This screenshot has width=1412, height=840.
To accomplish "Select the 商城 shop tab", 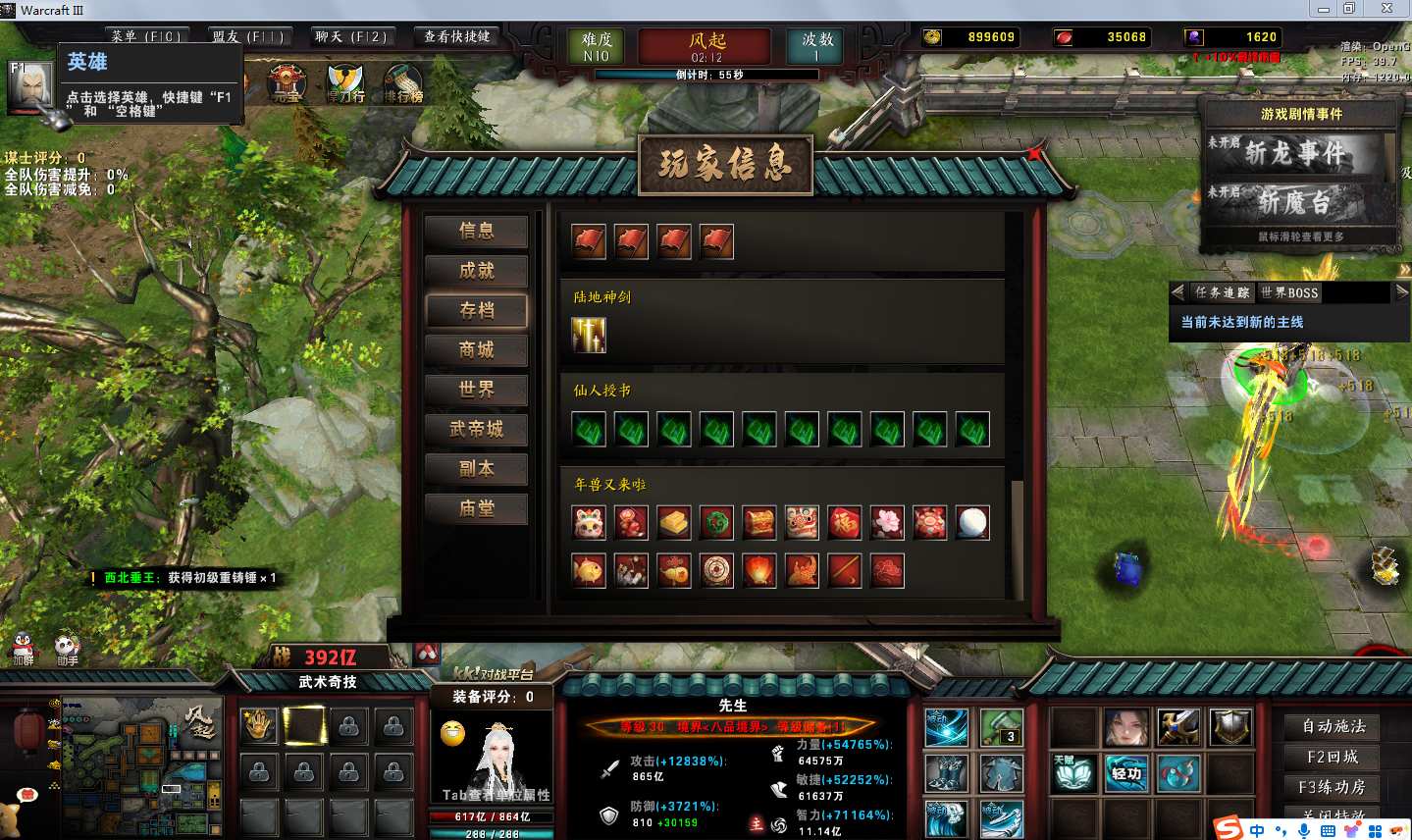I will [x=476, y=350].
